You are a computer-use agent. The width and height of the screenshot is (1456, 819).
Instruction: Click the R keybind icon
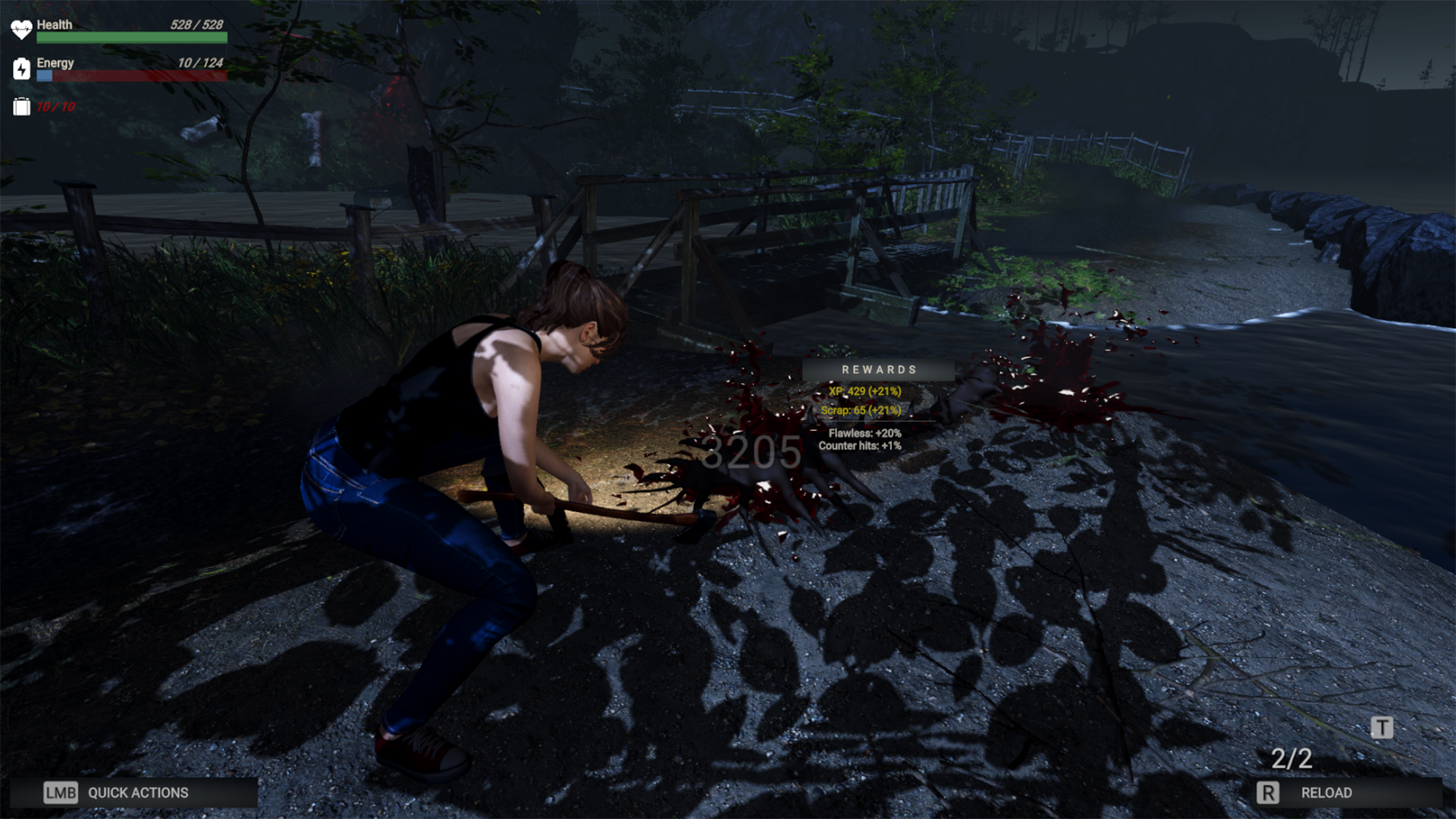(1266, 792)
